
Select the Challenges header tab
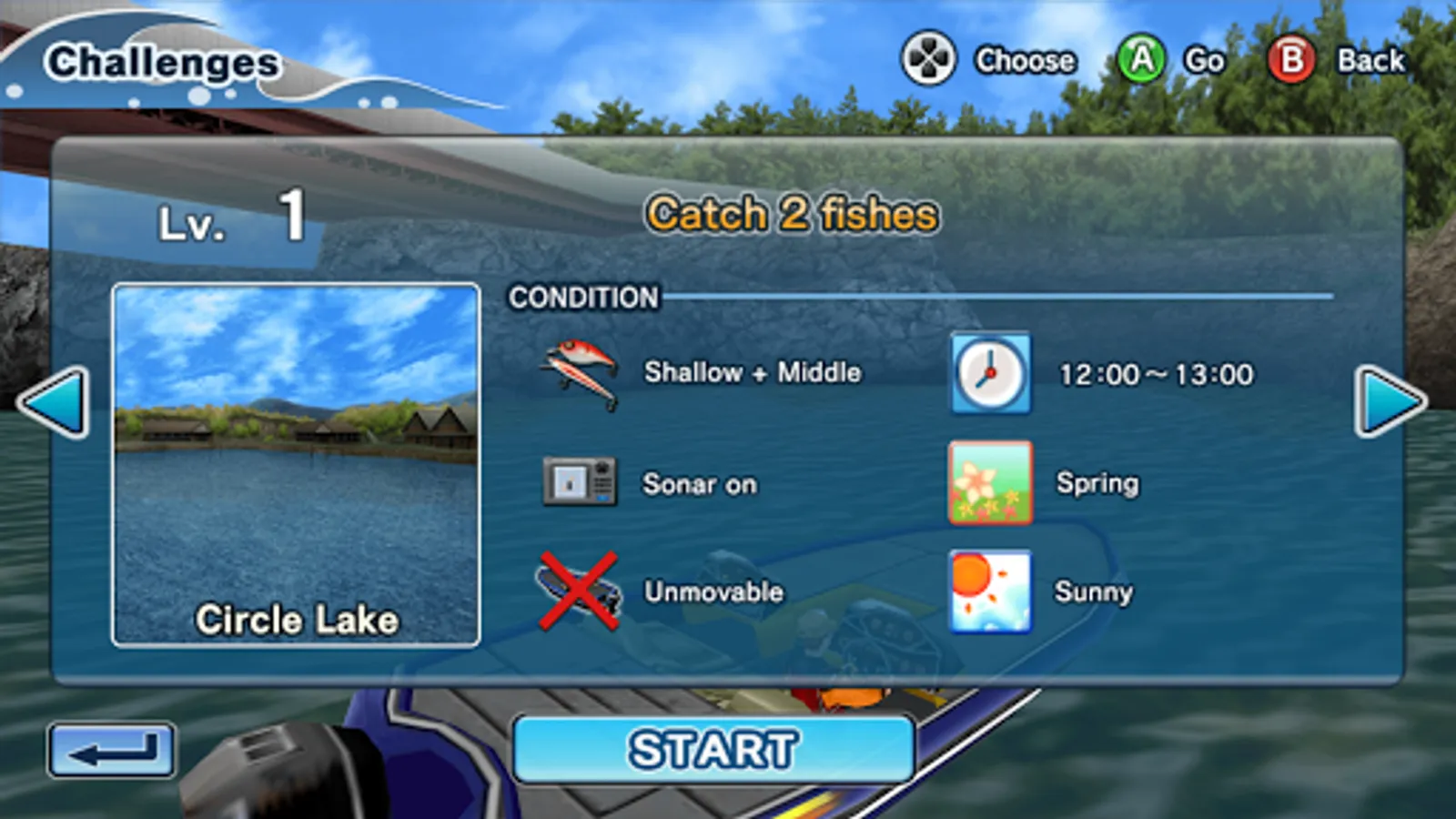pyautogui.click(x=166, y=60)
